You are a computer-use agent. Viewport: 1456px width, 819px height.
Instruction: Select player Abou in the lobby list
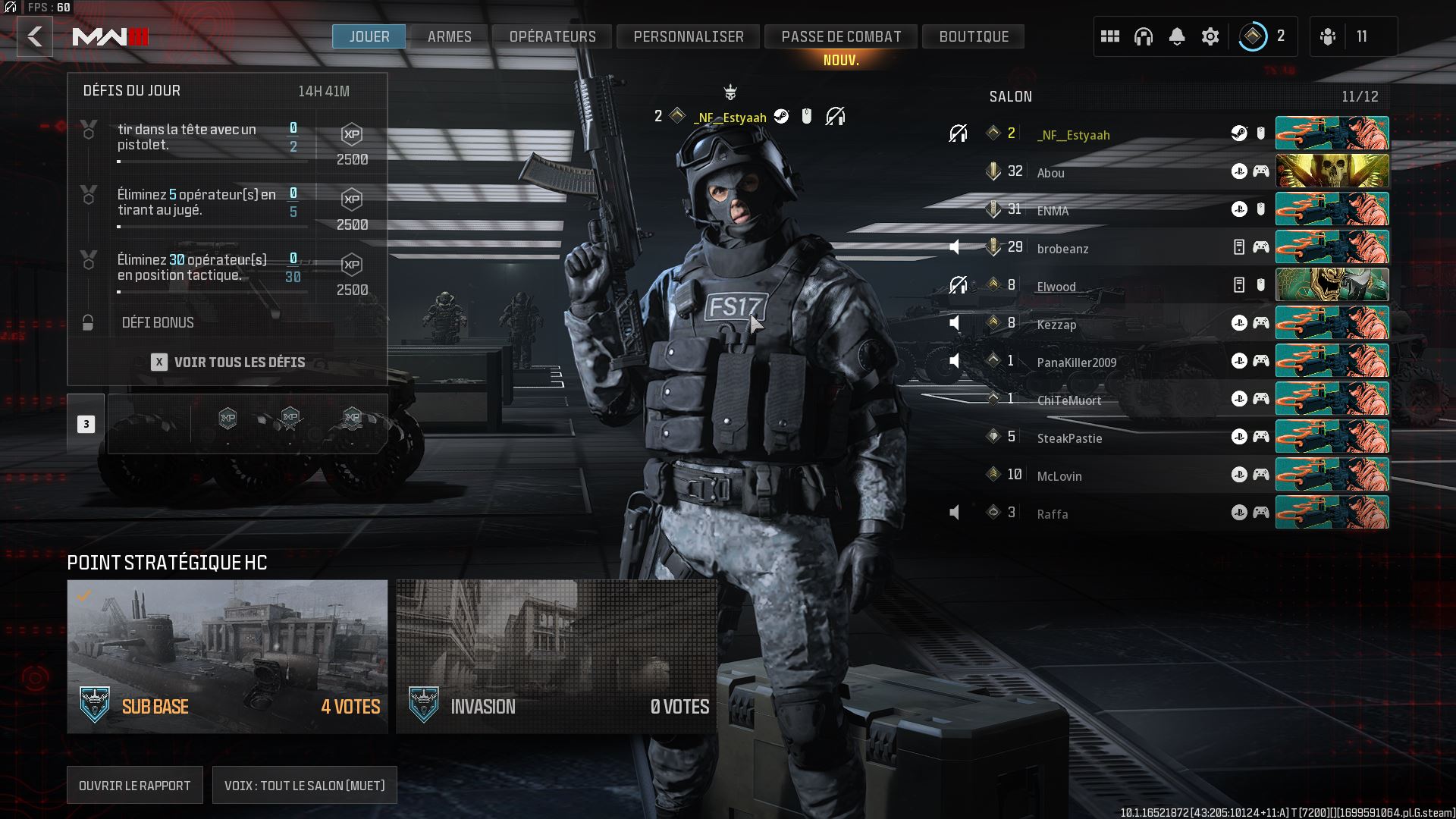[x=1051, y=173]
